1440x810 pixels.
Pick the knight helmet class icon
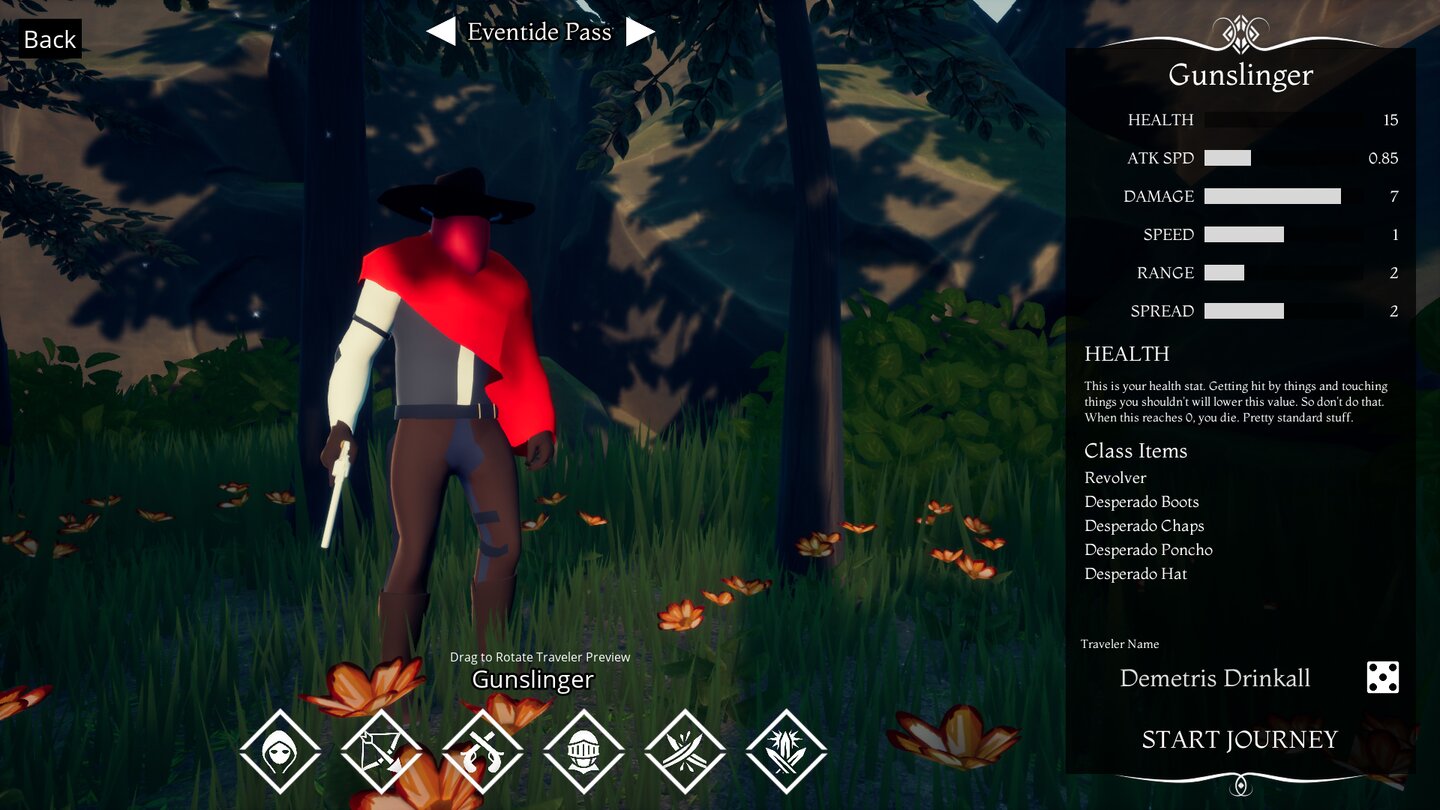584,750
